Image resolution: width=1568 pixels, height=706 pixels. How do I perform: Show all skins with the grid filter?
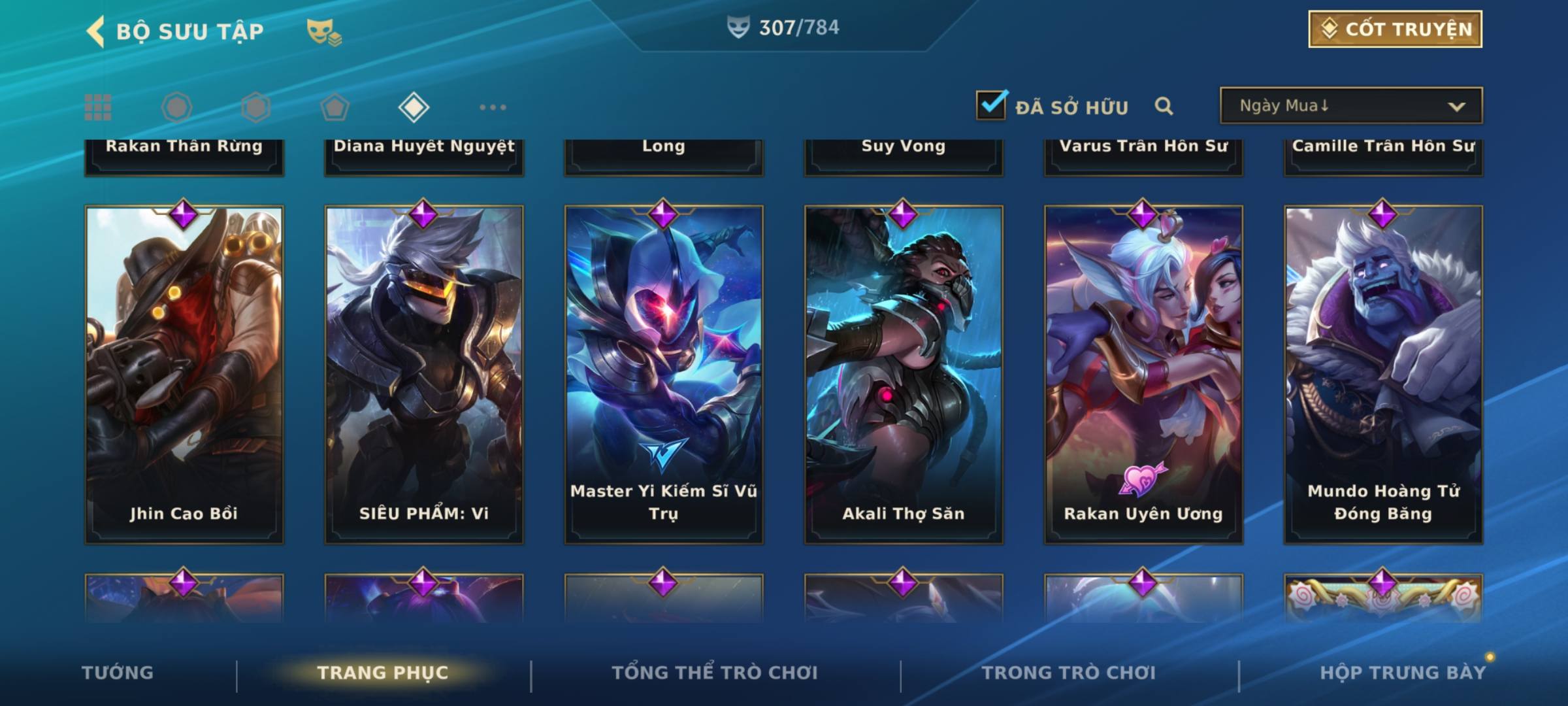(98, 107)
